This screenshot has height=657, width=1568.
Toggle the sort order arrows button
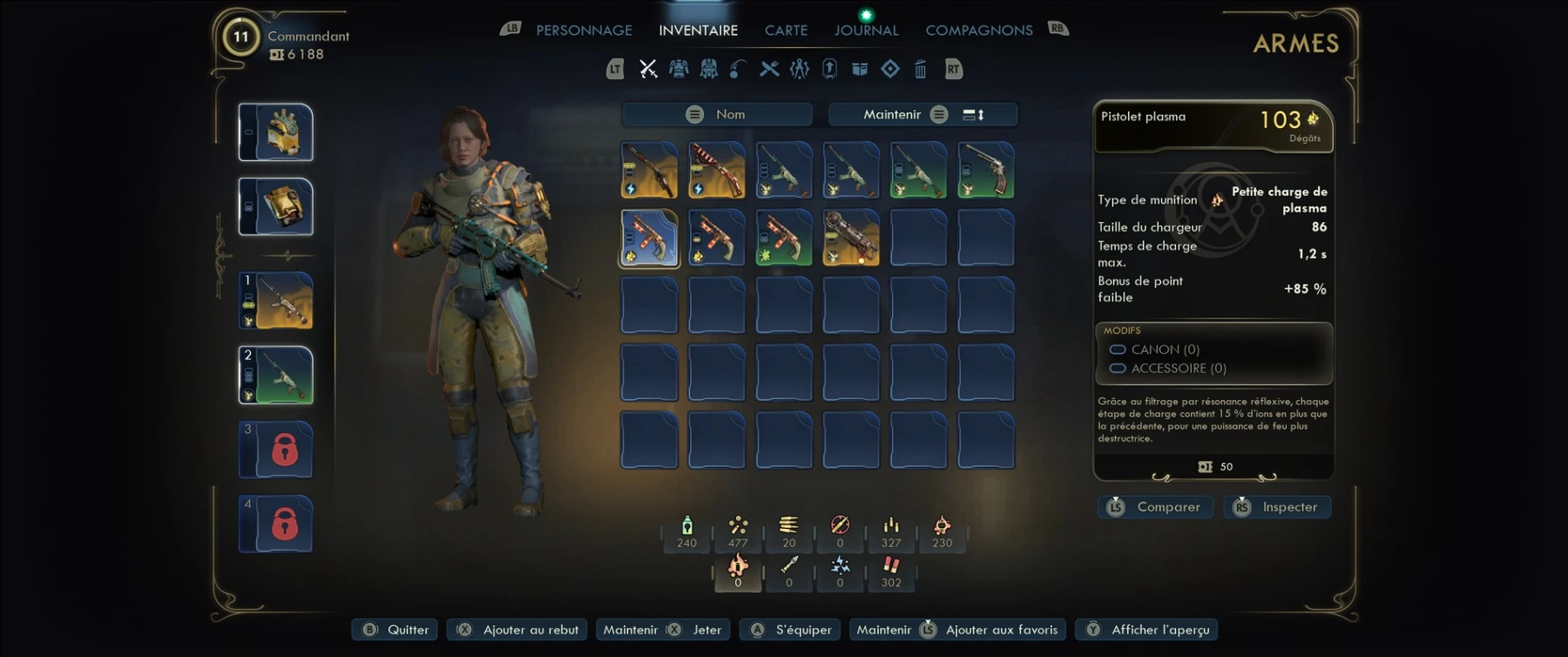click(974, 114)
